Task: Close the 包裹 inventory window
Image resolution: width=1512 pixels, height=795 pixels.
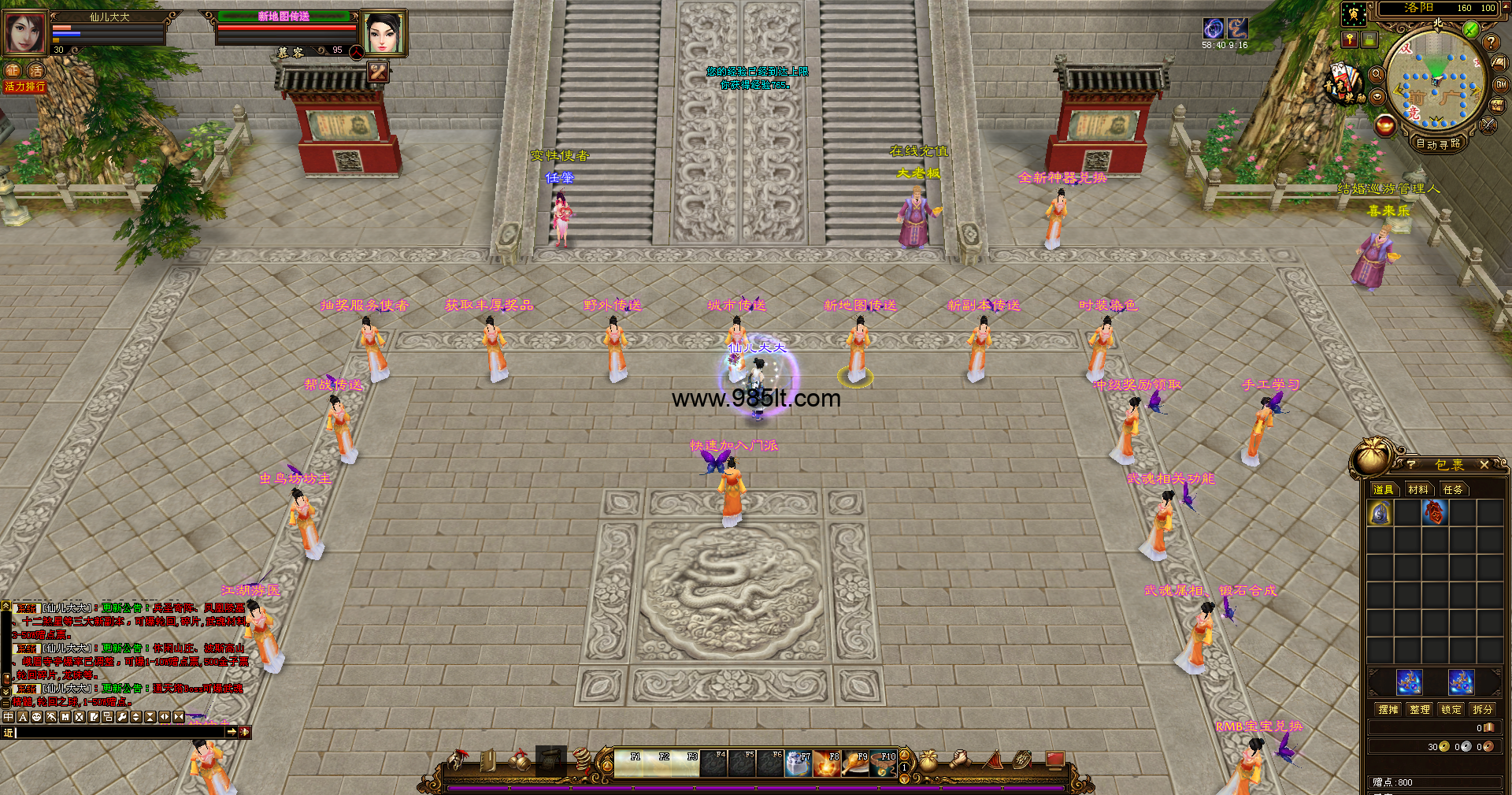Action: click(x=1484, y=465)
